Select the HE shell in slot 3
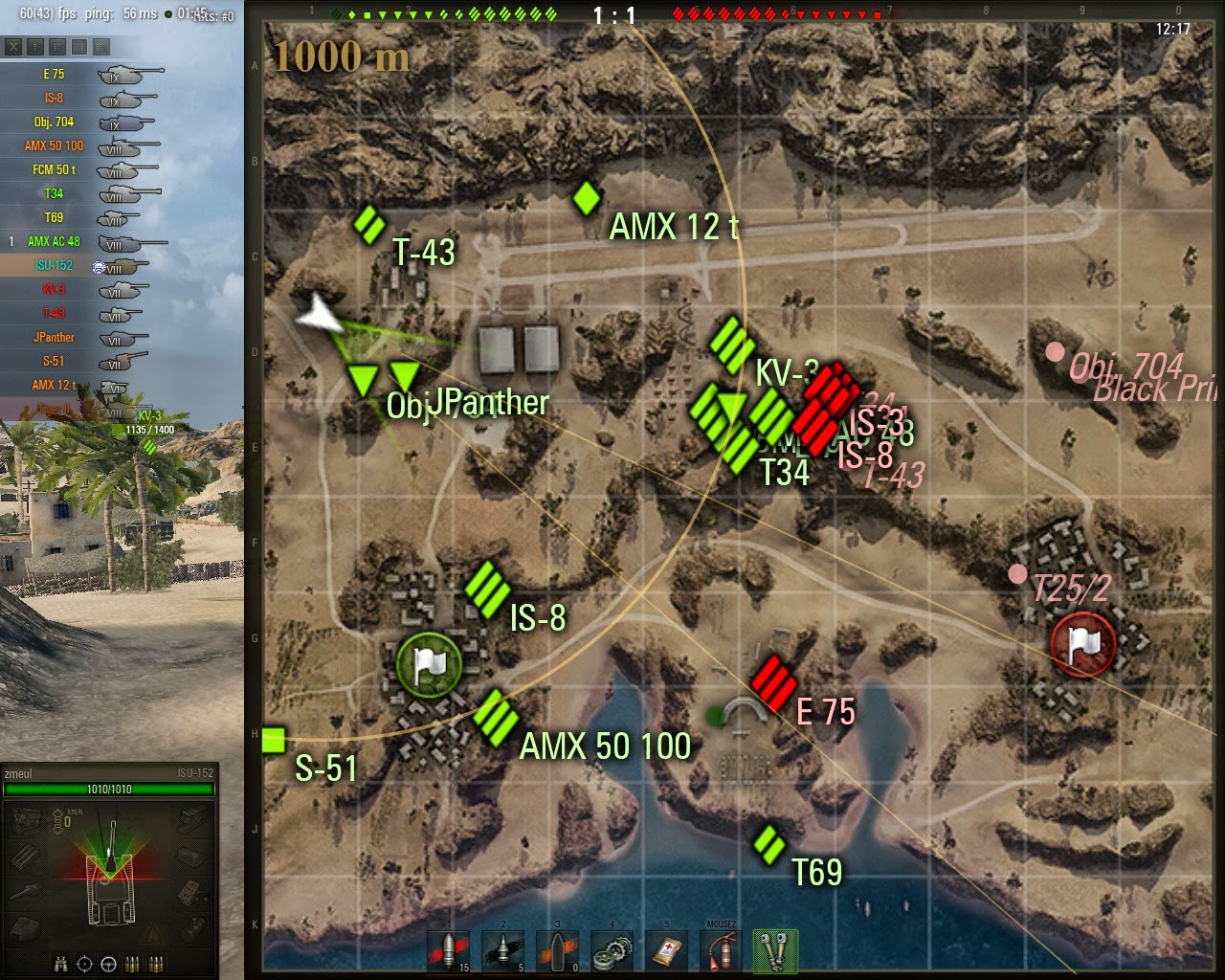Viewport: 1225px width, 980px height. point(558,952)
